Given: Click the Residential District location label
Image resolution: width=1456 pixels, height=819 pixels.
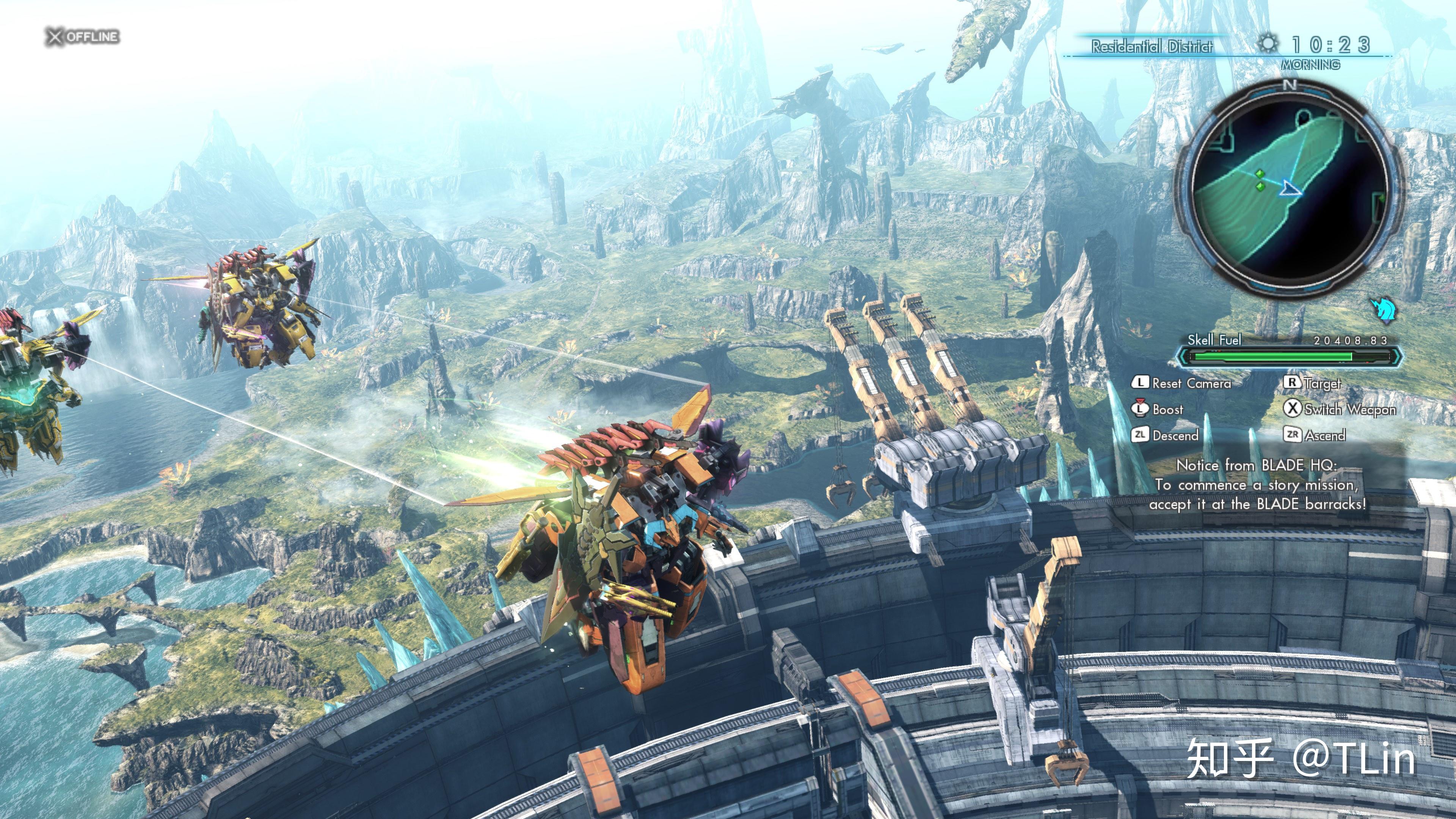Looking at the screenshot, I should coord(1152,46).
